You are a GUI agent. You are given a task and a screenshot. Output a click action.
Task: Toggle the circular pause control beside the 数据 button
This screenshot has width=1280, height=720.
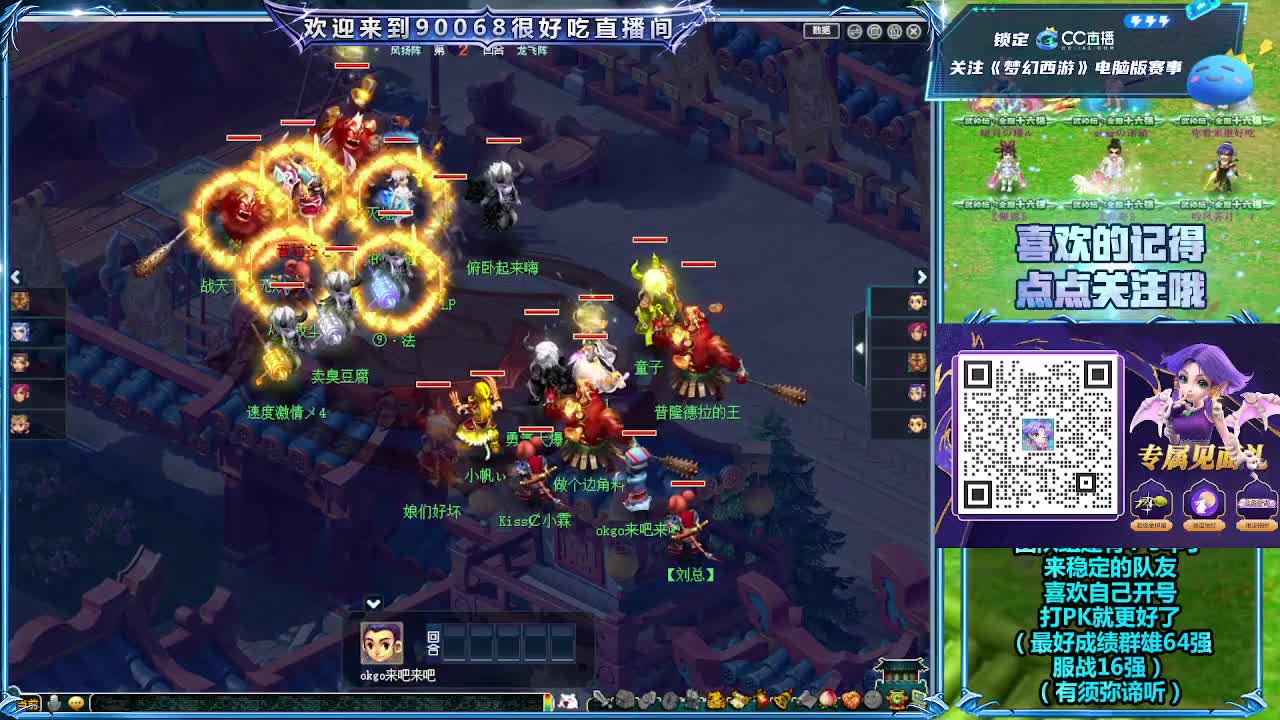click(855, 32)
